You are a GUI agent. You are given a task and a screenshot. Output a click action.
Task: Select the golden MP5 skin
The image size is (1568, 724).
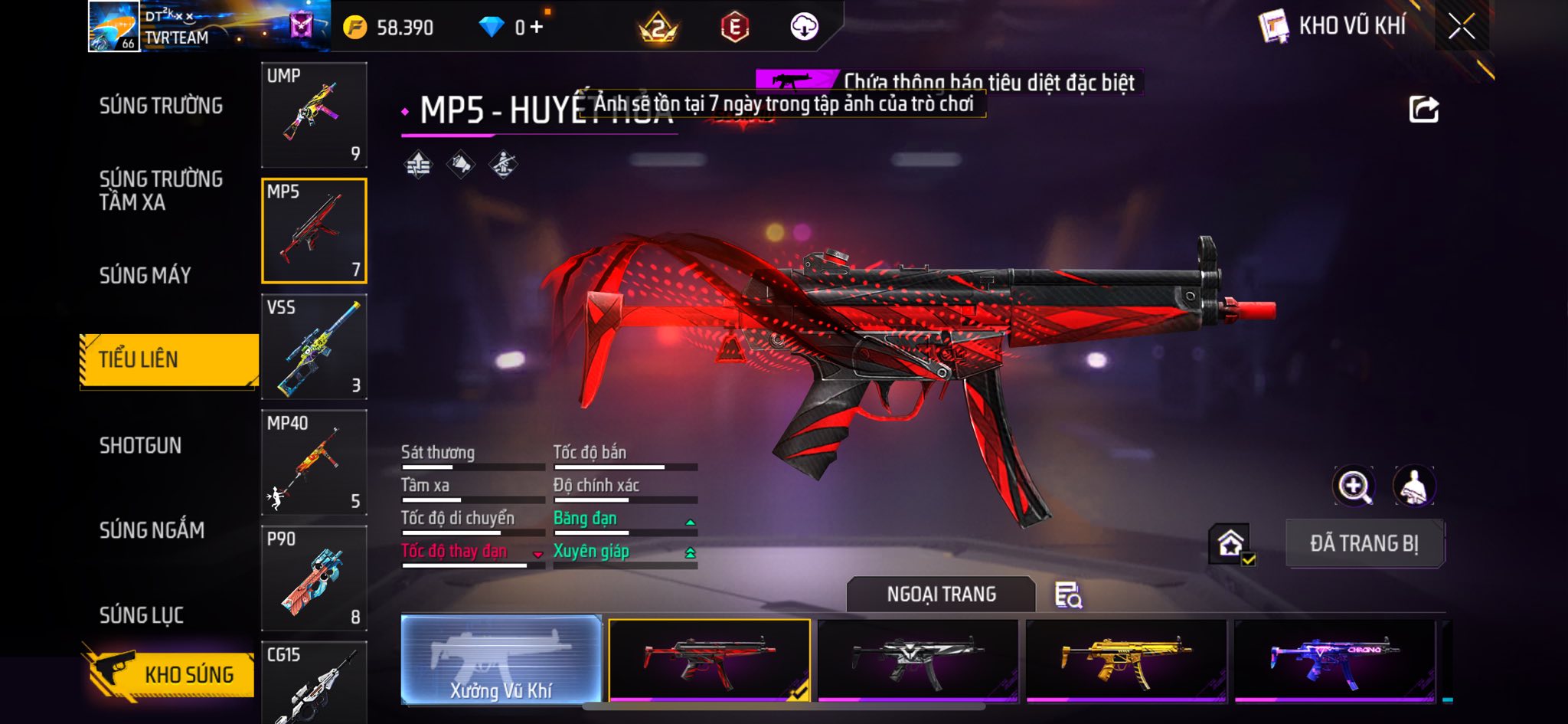[1125, 660]
